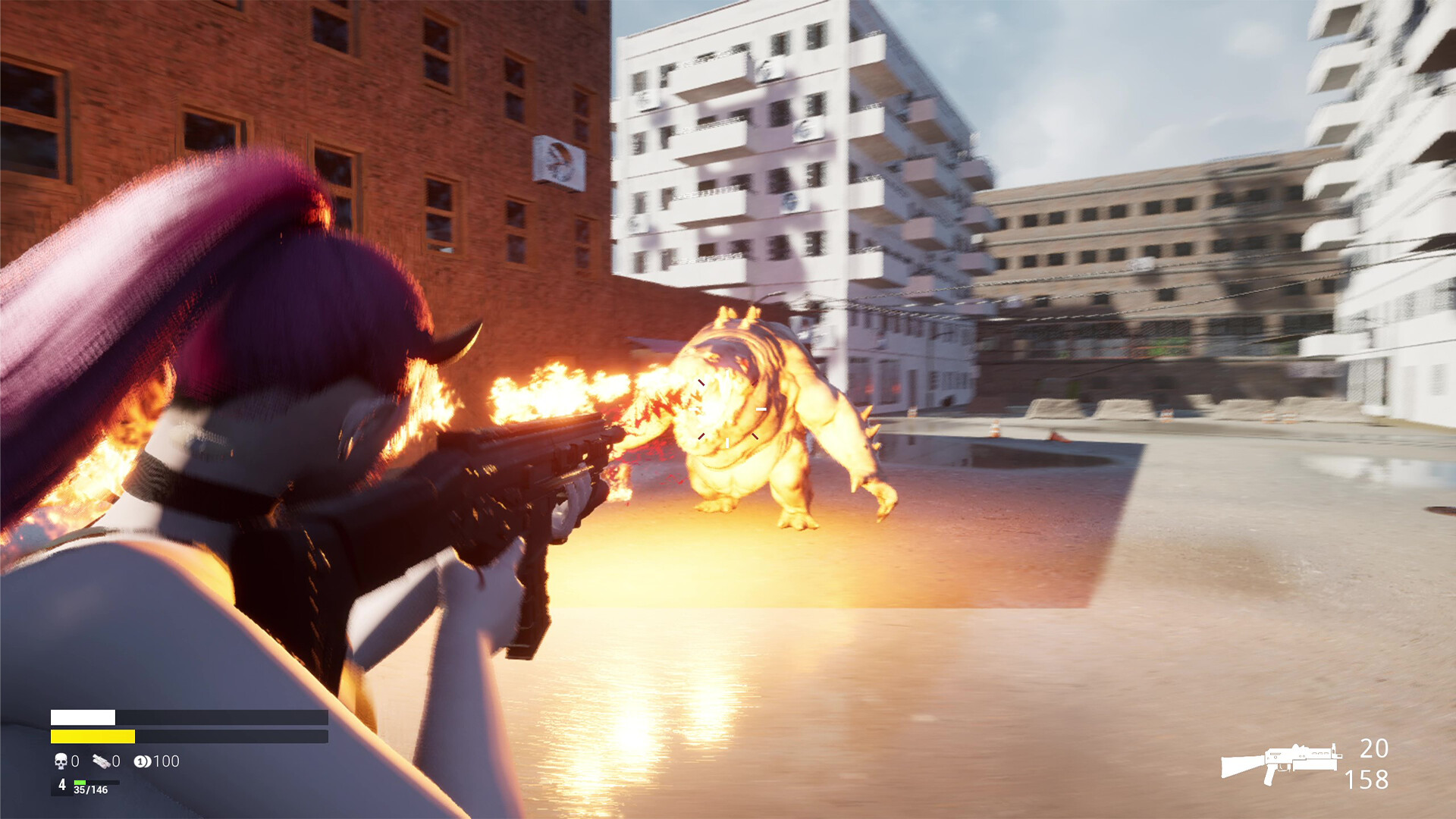This screenshot has height=819, width=1456.
Task: Click the coin currency icon showing 100
Action: click(143, 761)
